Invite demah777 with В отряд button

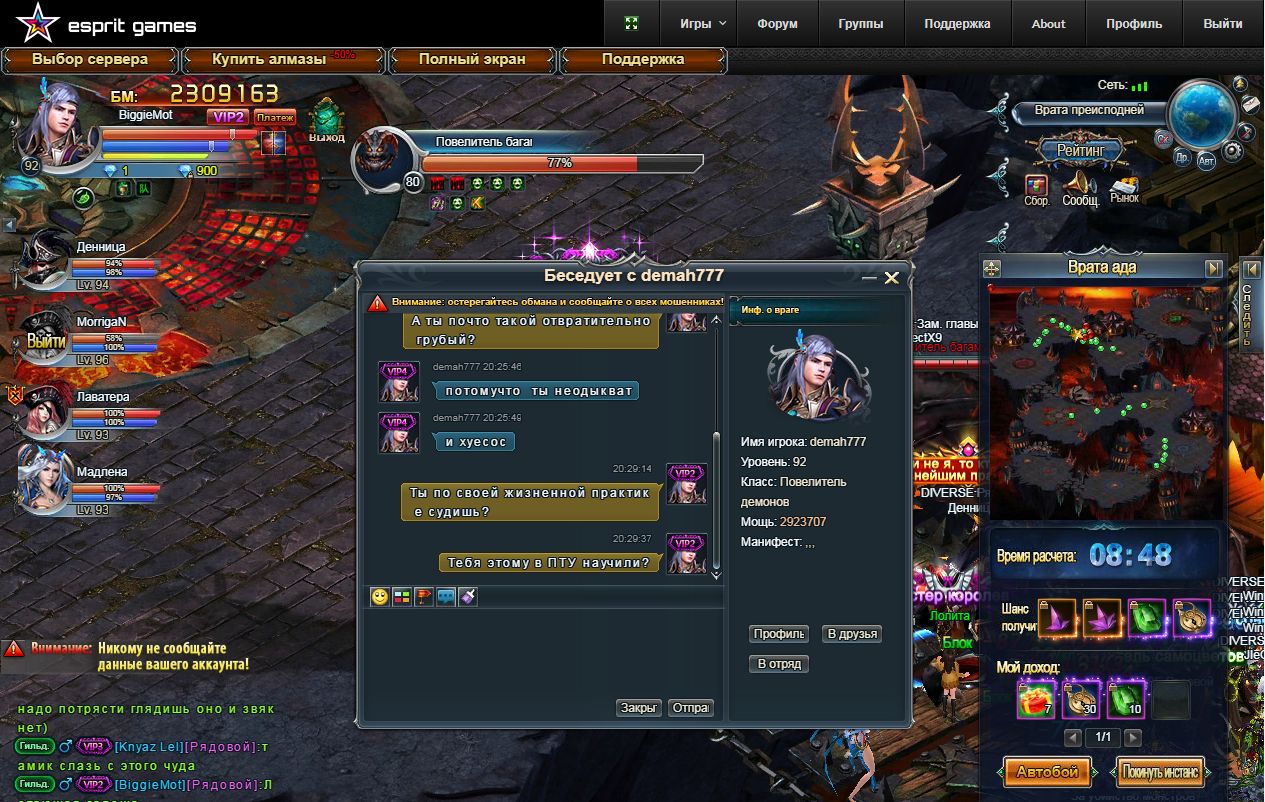click(x=778, y=664)
